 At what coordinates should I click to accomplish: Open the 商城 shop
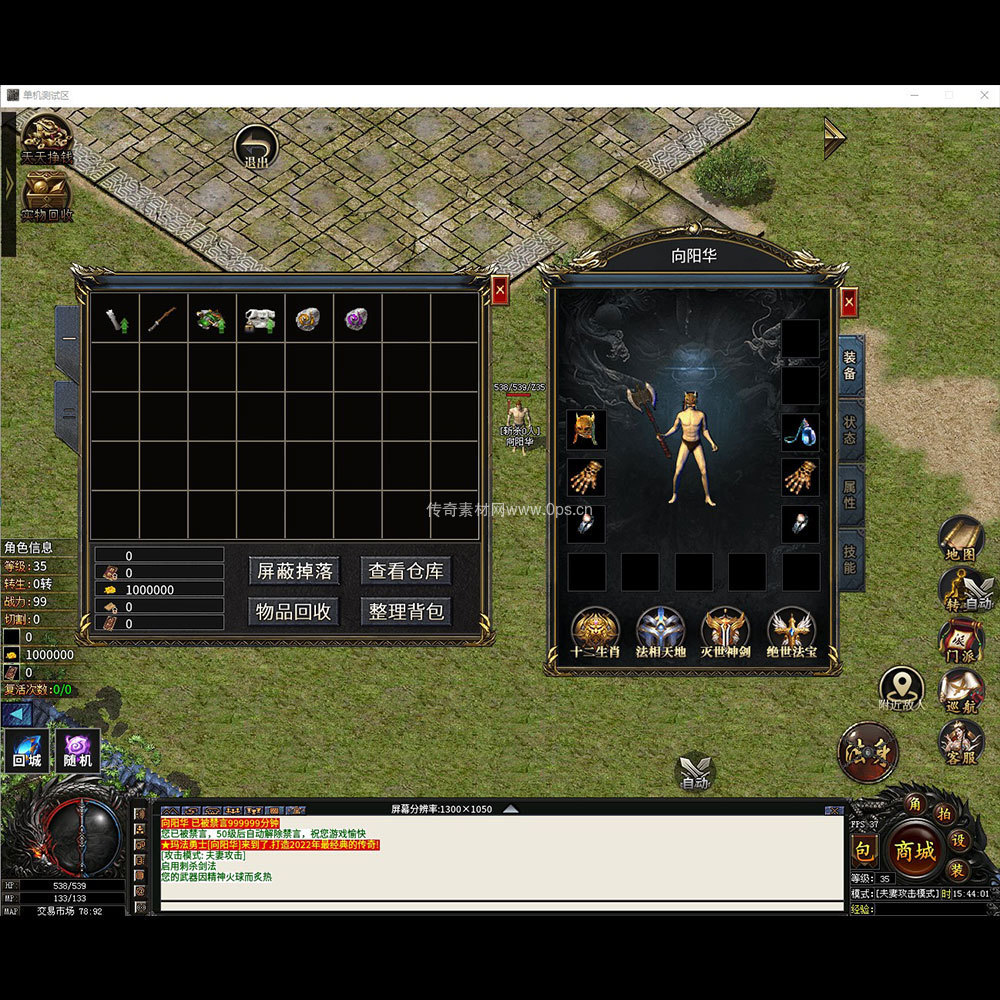click(914, 851)
